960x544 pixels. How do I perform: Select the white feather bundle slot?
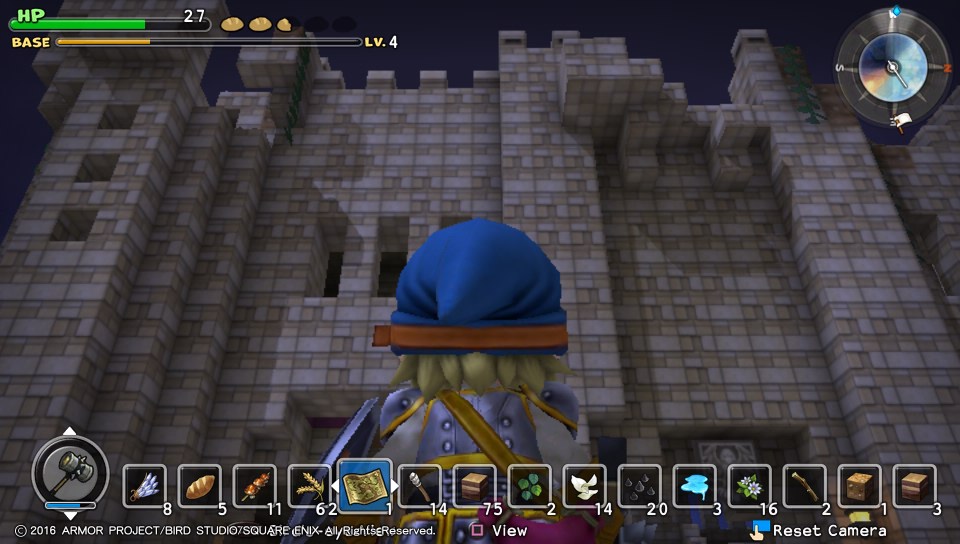tap(145, 487)
